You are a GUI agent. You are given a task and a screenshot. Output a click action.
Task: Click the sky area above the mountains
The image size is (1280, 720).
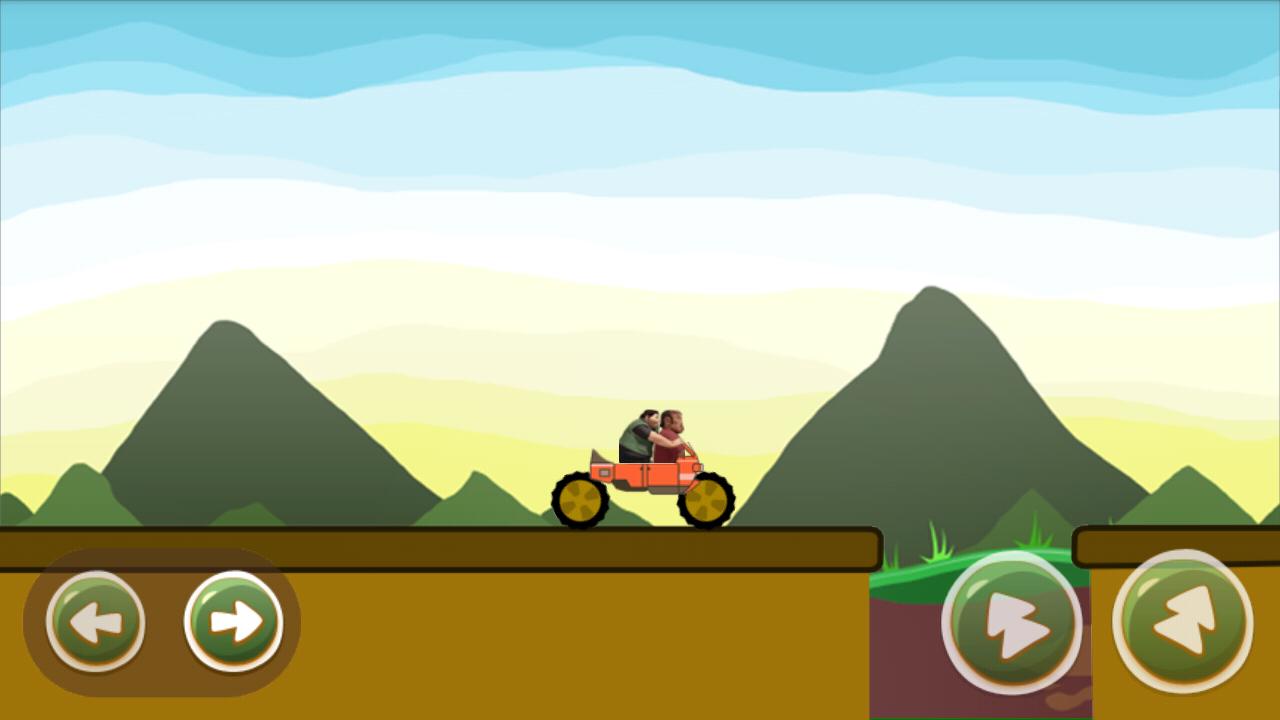coord(640,120)
